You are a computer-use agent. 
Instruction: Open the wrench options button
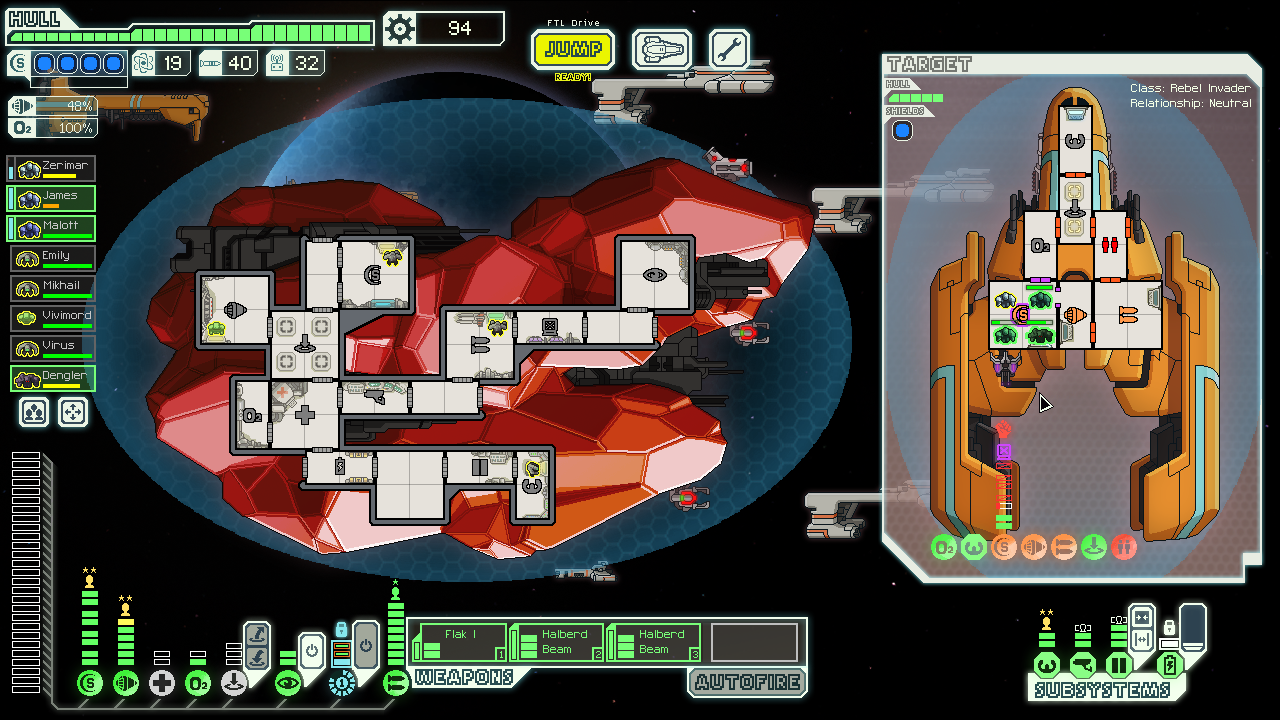tap(729, 49)
